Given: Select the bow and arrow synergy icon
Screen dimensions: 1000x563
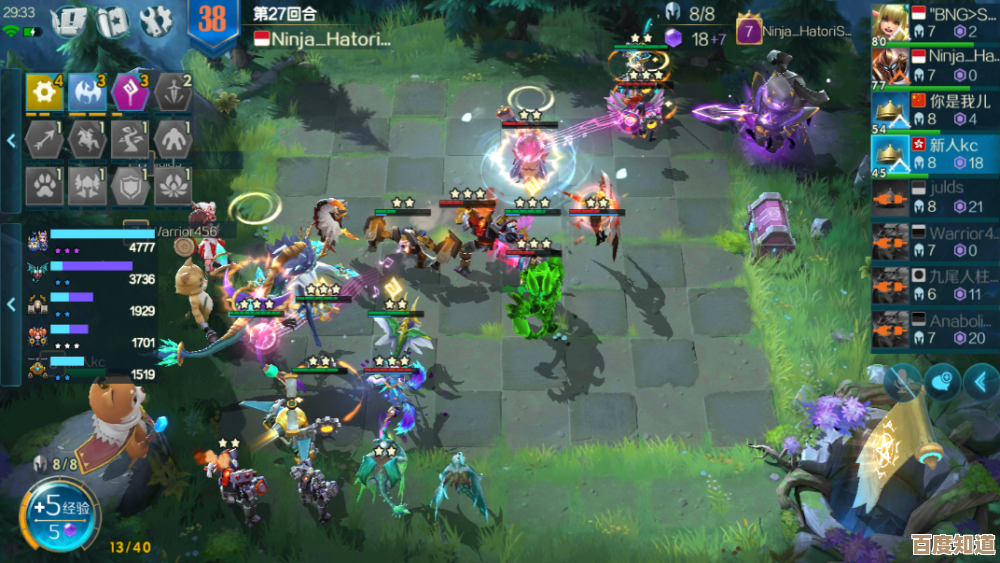Looking at the screenshot, I should point(45,139).
